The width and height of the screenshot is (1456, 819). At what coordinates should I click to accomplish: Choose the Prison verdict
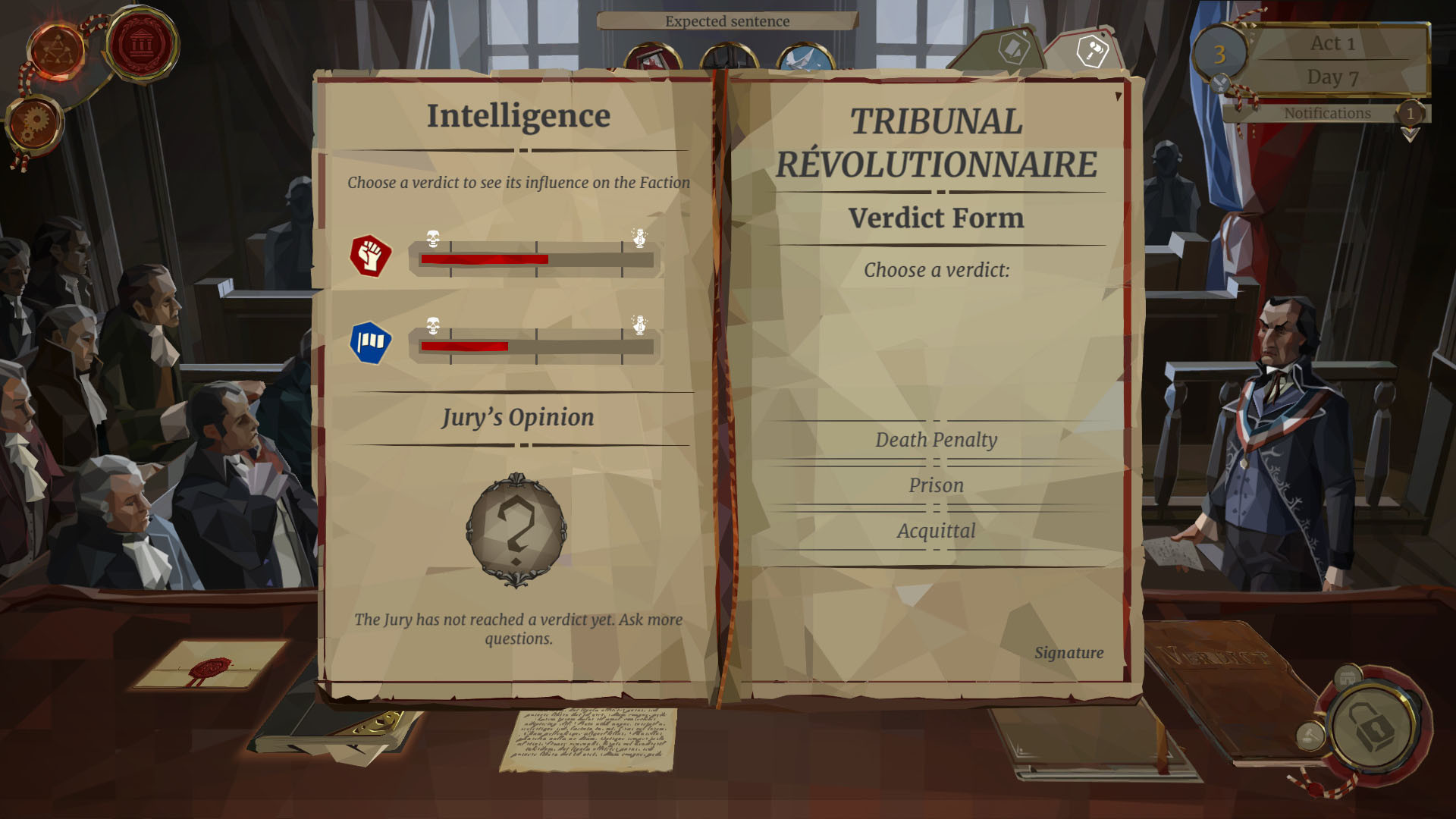(x=937, y=485)
